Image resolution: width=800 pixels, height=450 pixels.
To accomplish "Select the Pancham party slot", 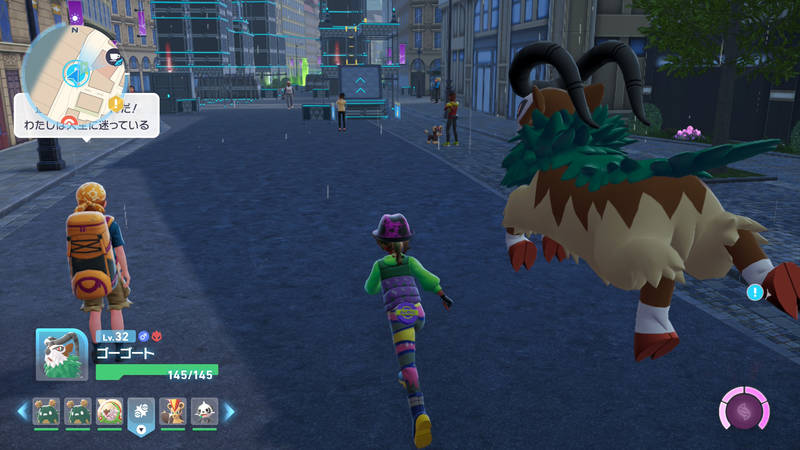I will pyautogui.click(x=203, y=411).
